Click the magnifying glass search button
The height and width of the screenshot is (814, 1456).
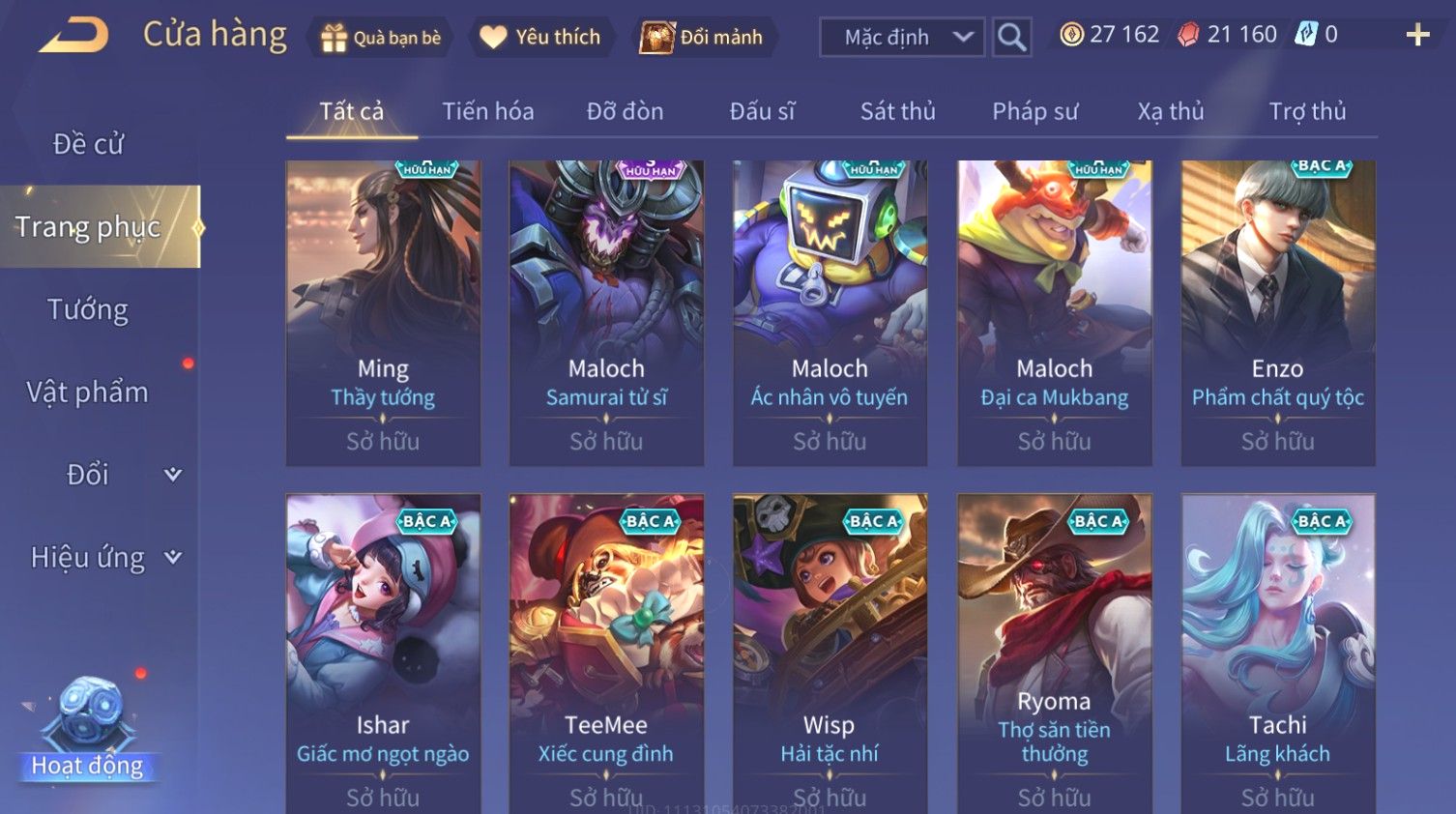pos(1011,38)
